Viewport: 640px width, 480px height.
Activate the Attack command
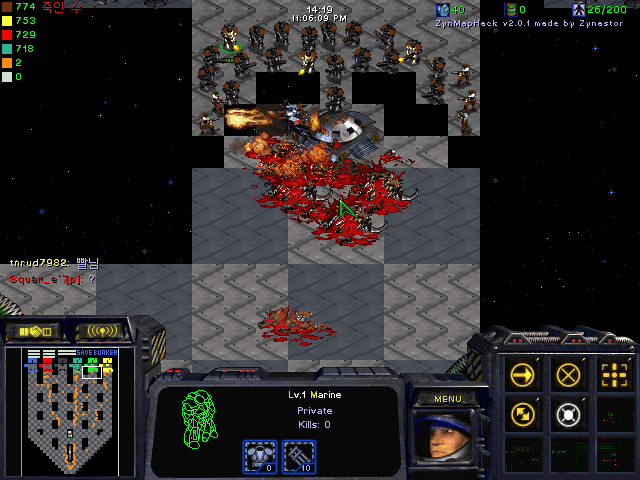click(613, 374)
